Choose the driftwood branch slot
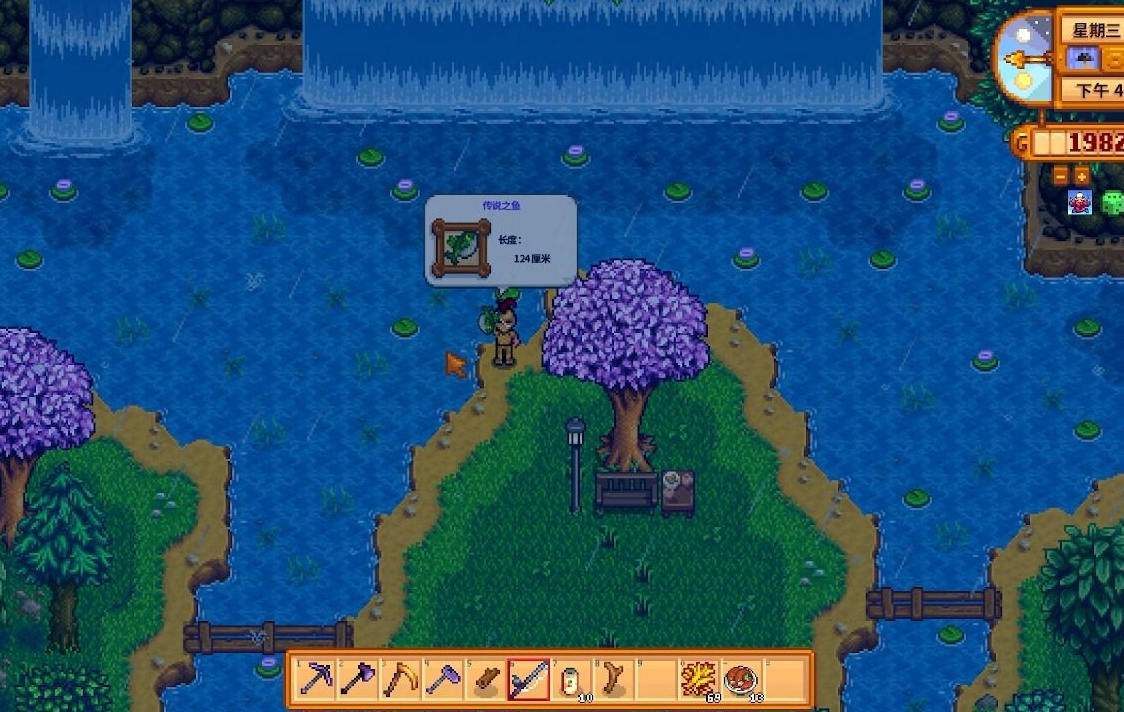The height and width of the screenshot is (712, 1124). click(x=613, y=679)
